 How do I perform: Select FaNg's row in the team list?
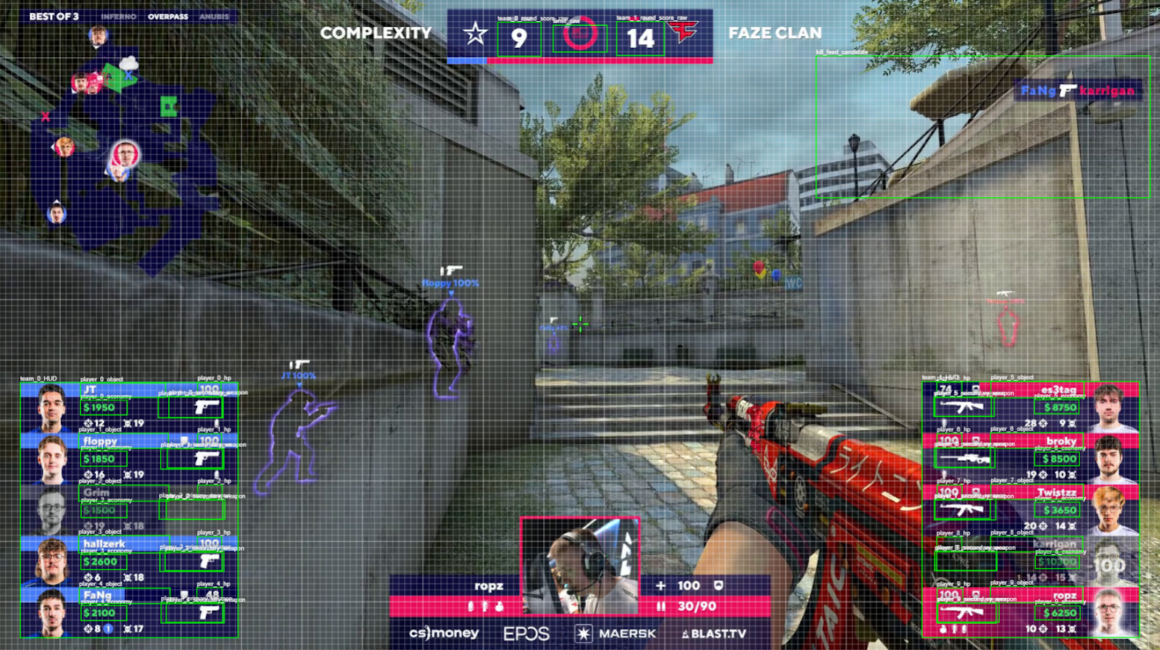click(x=130, y=612)
